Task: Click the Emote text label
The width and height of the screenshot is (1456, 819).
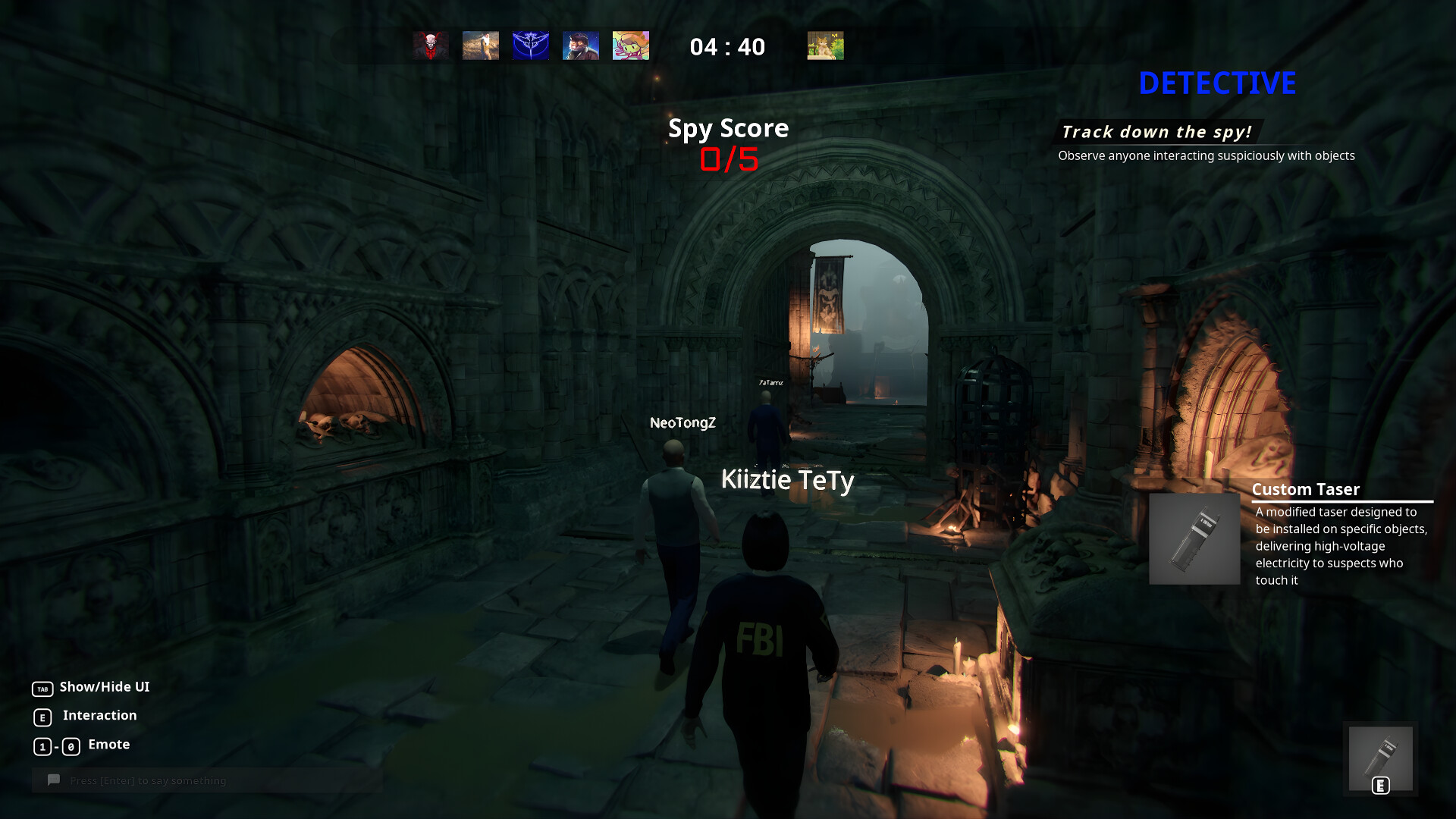Action: [x=108, y=744]
